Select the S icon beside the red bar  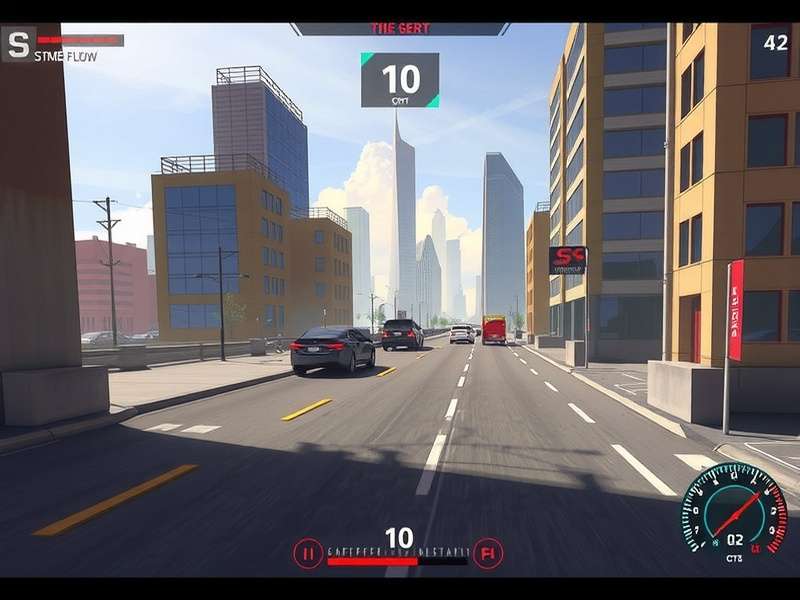(x=18, y=43)
